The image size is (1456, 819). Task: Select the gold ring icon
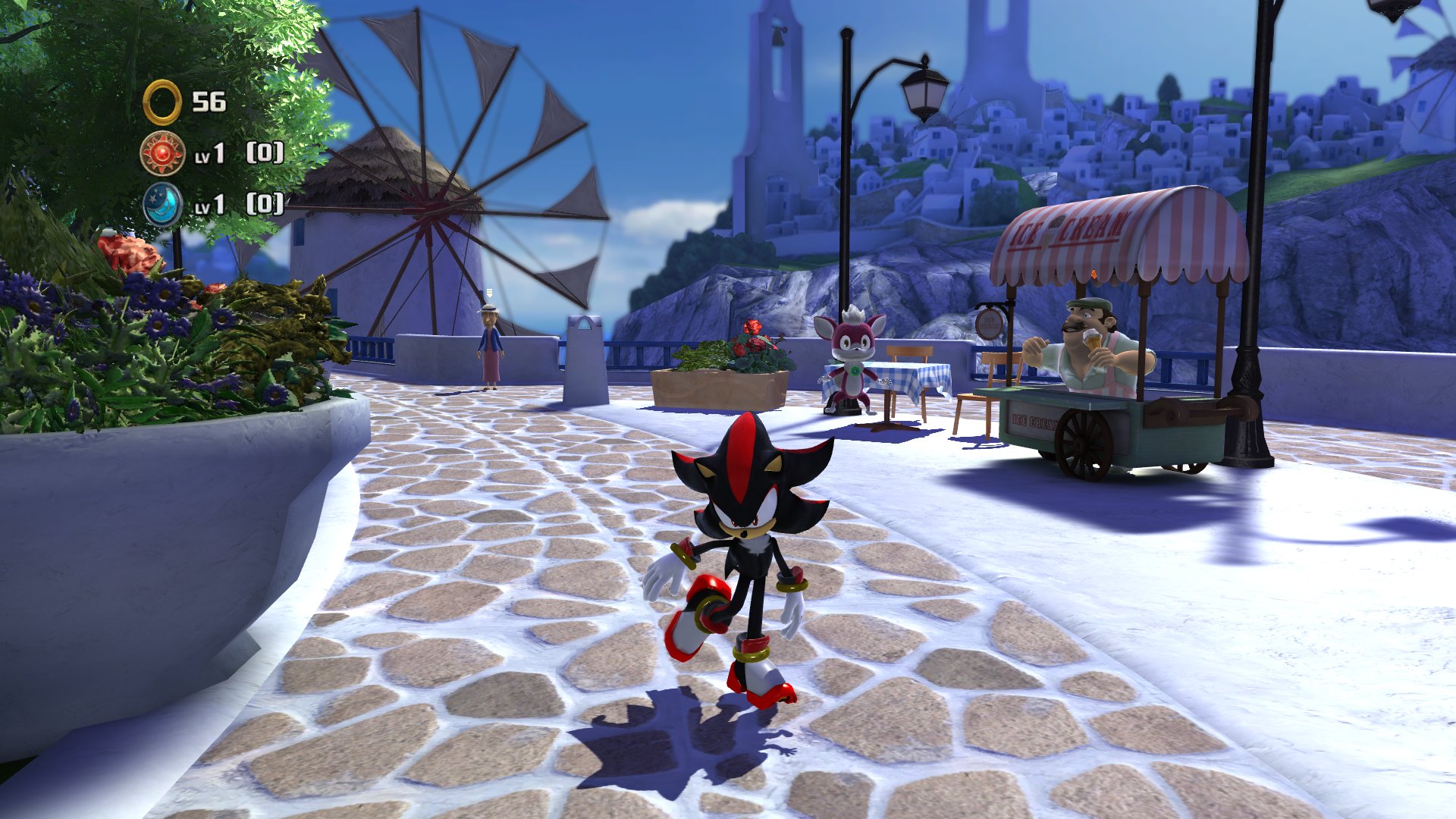click(x=162, y=102)
